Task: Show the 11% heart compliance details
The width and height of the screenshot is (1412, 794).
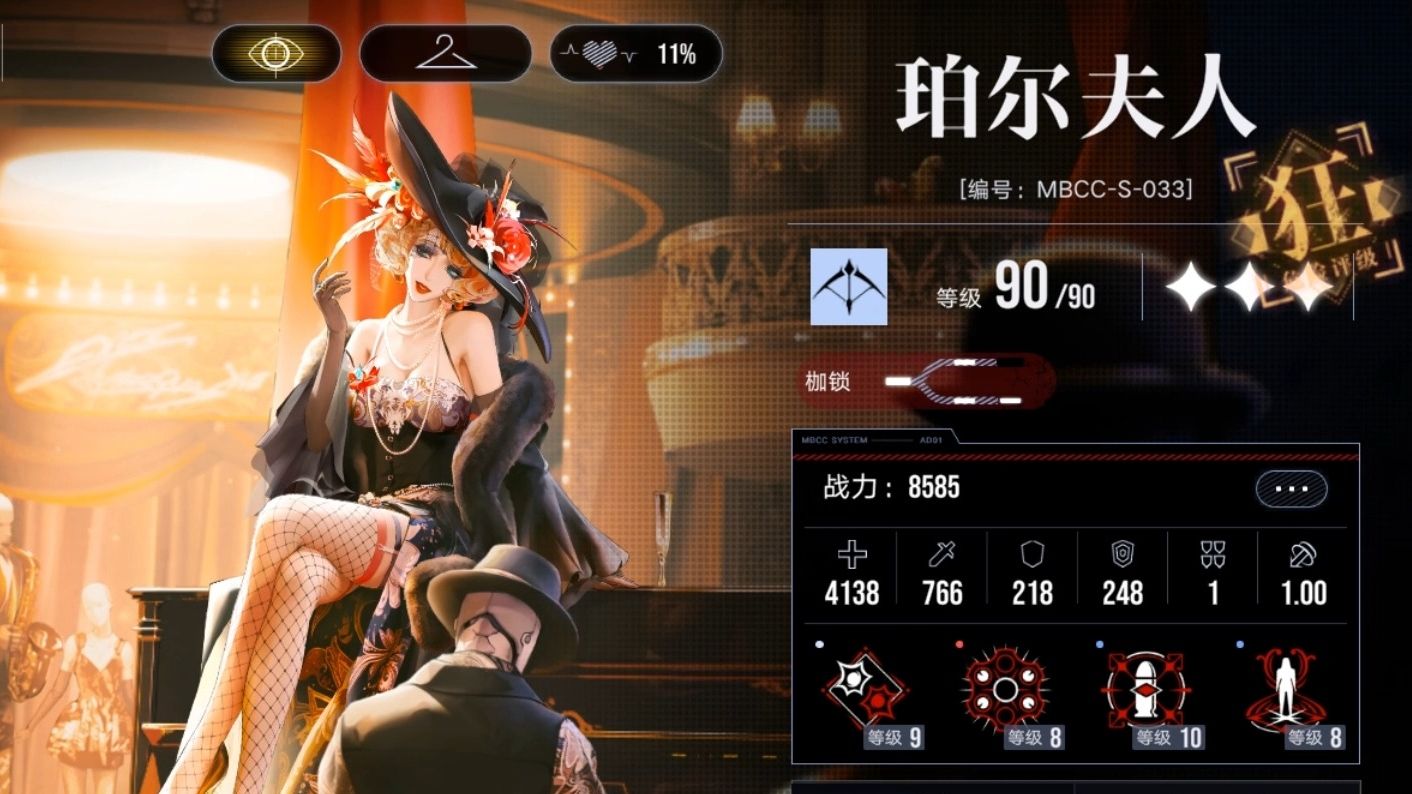Action: tap(635, 53)
